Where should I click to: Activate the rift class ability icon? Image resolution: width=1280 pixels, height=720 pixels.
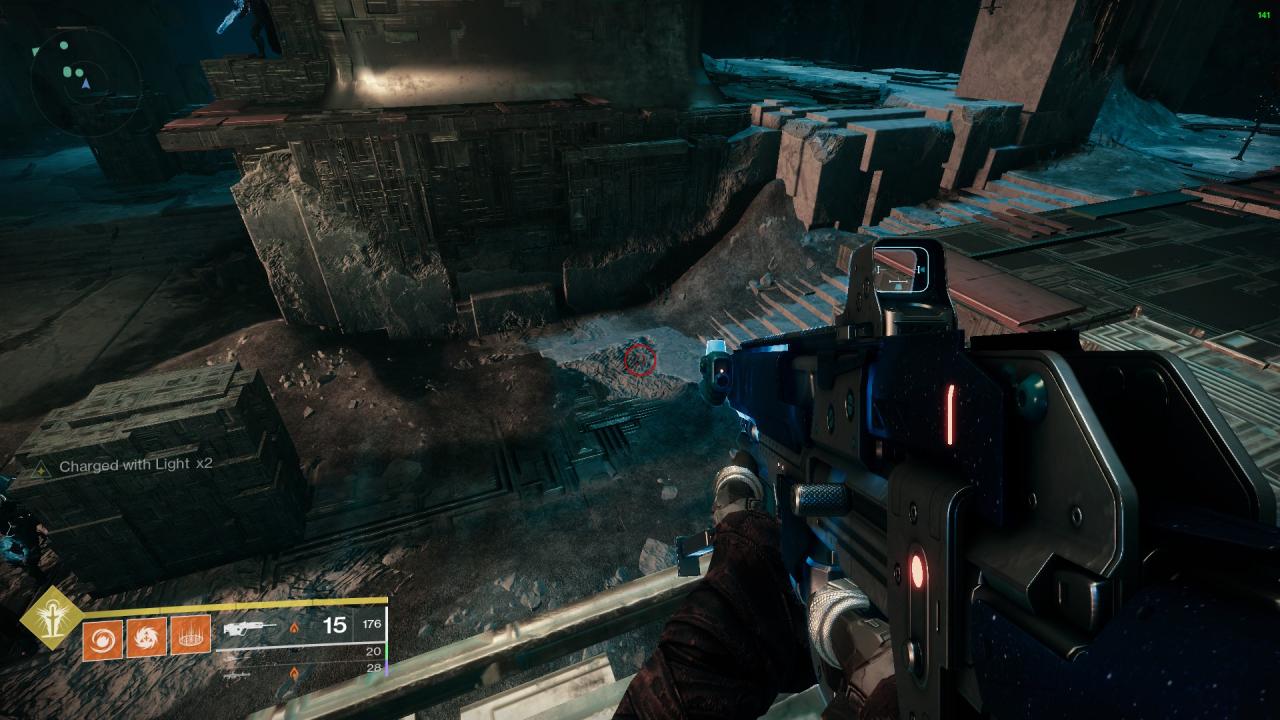tap(190, 637)
